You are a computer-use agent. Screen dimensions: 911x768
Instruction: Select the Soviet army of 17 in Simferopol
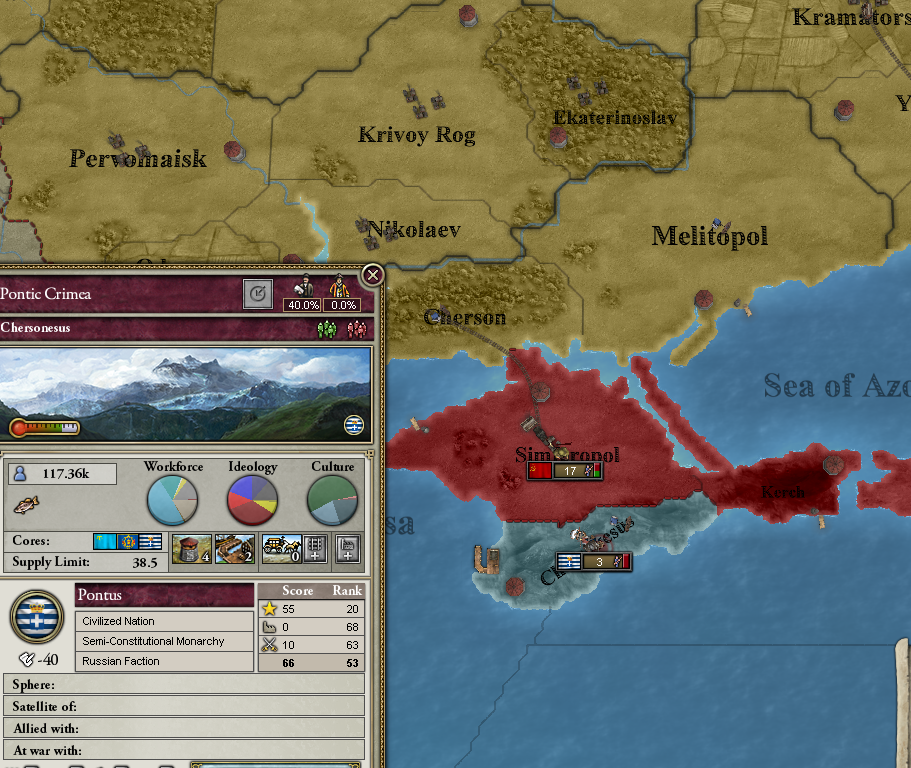[x=565, y=471]
